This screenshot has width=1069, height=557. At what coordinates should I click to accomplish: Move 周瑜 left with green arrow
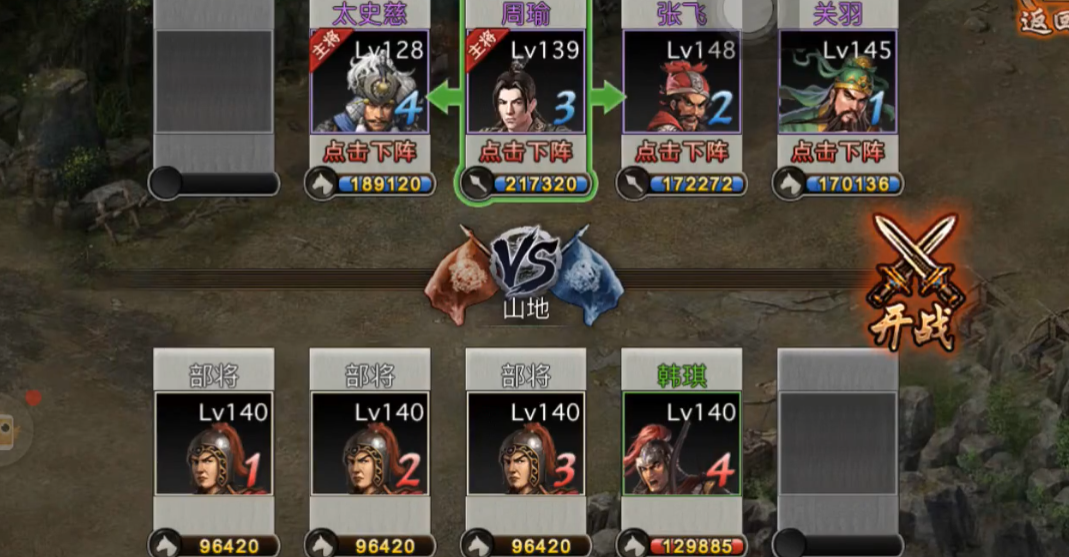449,98
